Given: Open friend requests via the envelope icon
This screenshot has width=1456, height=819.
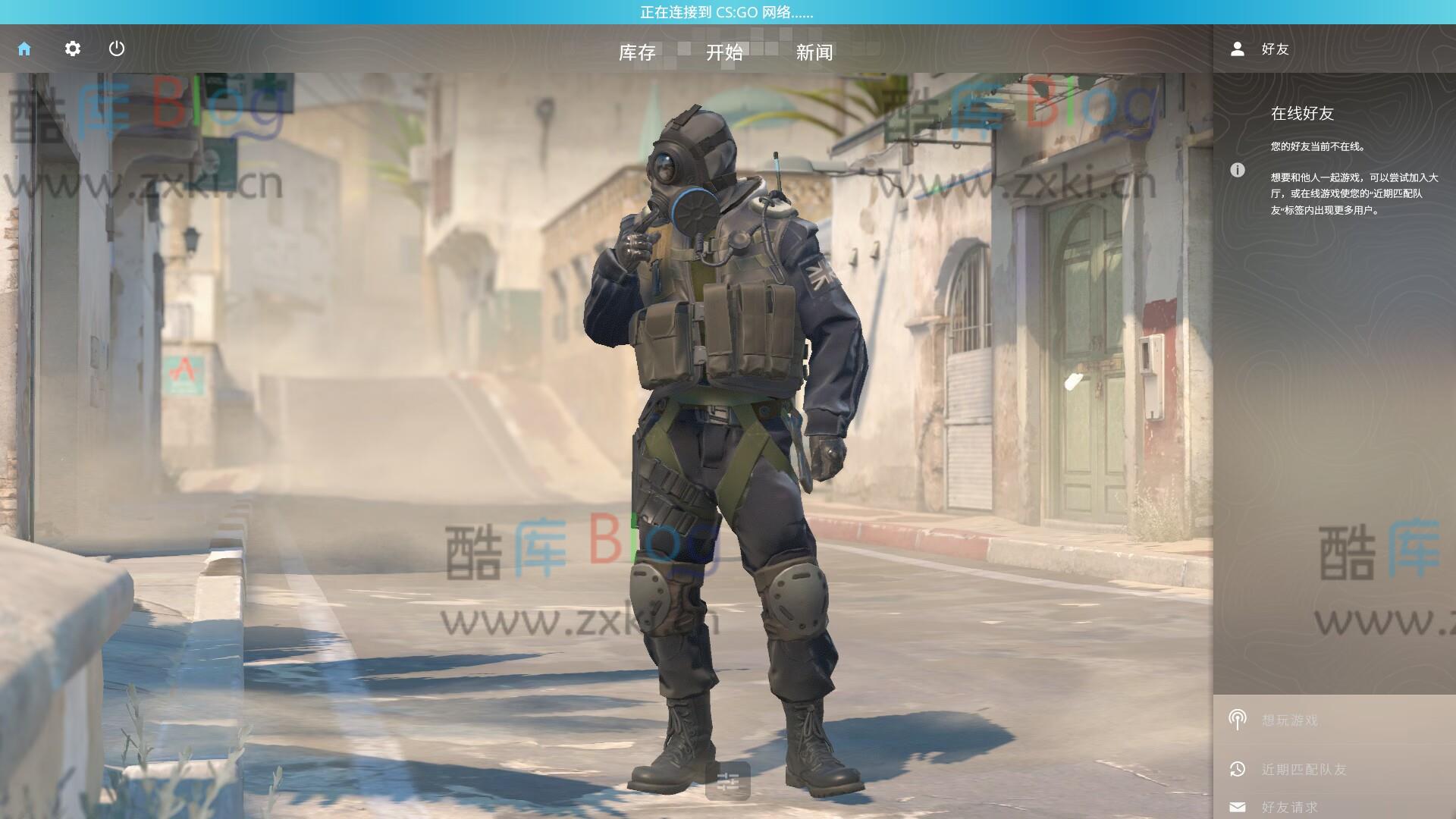Looking at the screenshot, I should click(x=1239, y=807).
